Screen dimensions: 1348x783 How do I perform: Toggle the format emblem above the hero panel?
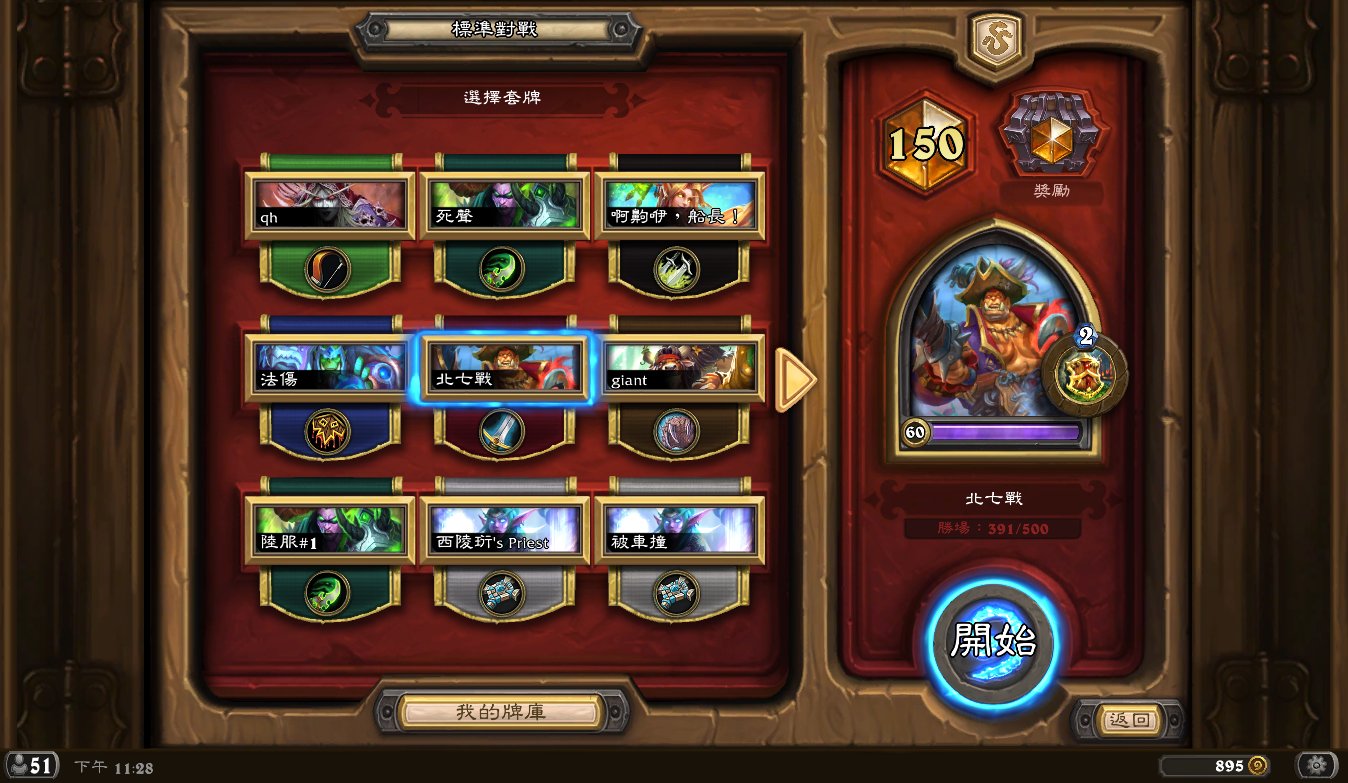pyautogui.click(x=996, y=41)
